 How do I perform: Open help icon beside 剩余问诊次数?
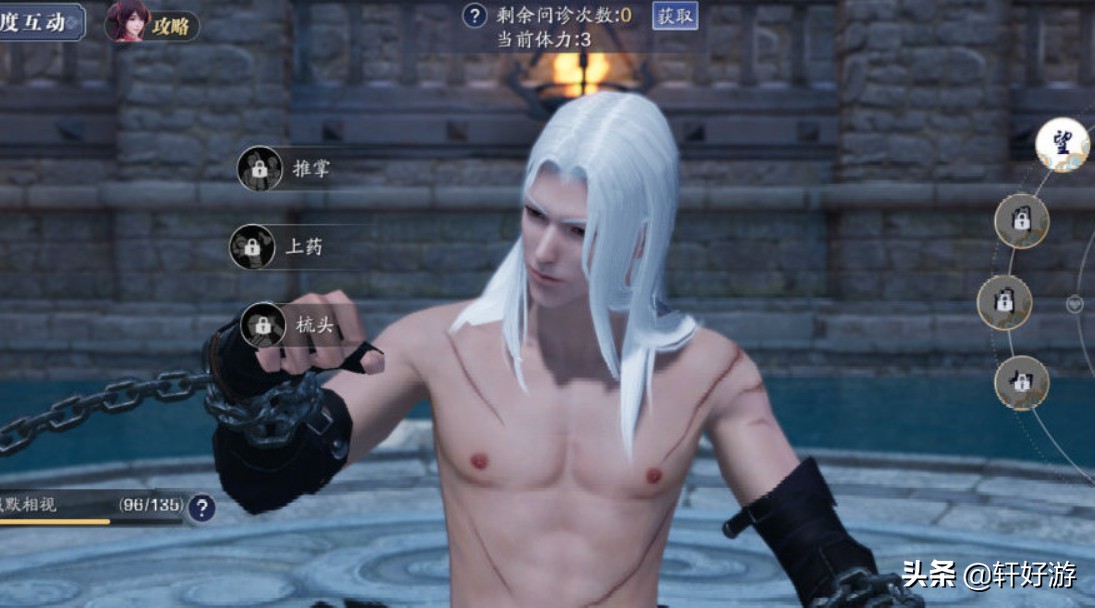pos(475,15)
